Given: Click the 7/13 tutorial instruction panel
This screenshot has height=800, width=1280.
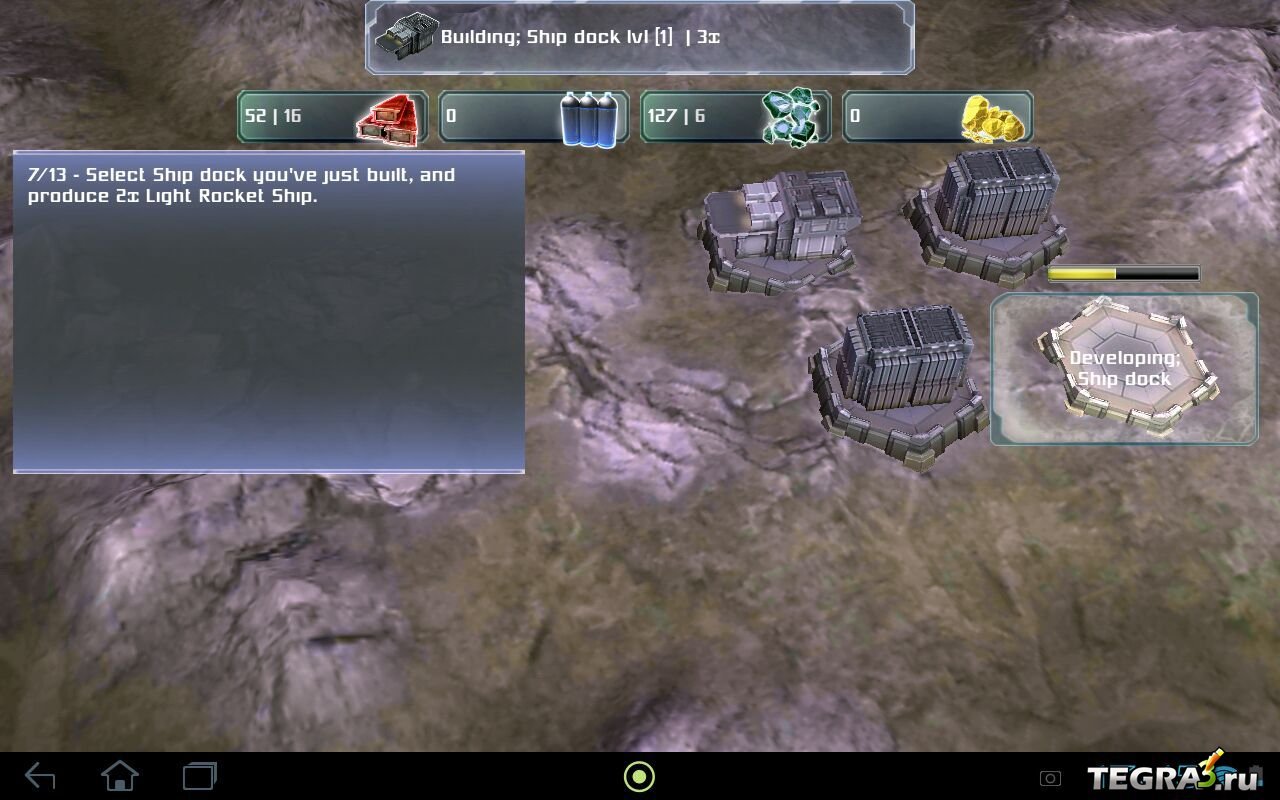Looking at the screenshot, I should (268, 311).
